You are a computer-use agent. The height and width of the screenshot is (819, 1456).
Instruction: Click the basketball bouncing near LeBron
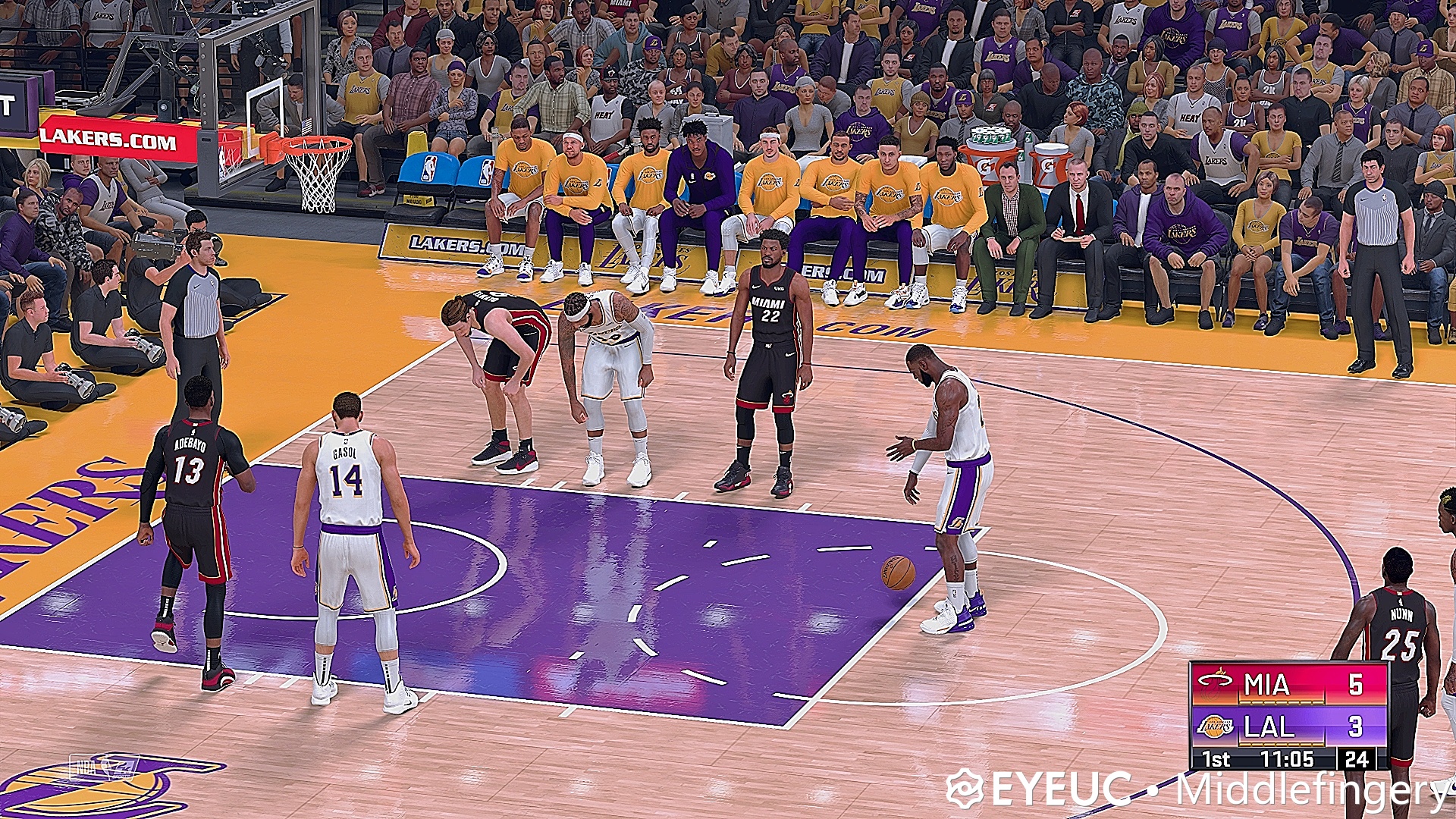[x=897, y=573]
